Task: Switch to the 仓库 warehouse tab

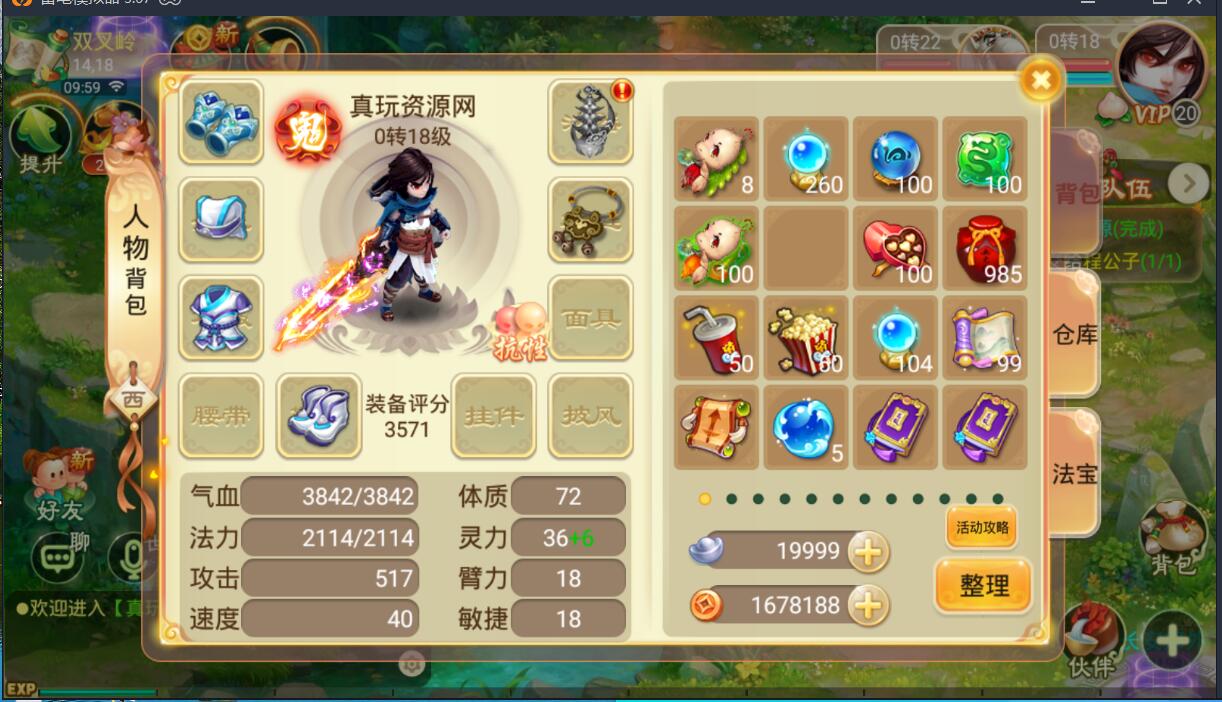Action: click(x=1075, y=334)
